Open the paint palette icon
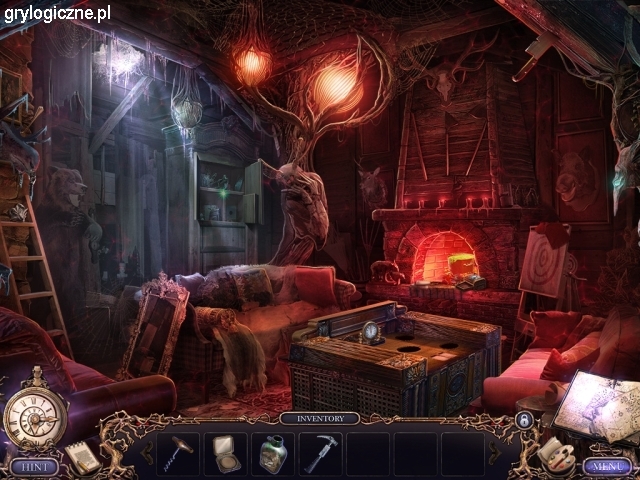 coord(551,453)
